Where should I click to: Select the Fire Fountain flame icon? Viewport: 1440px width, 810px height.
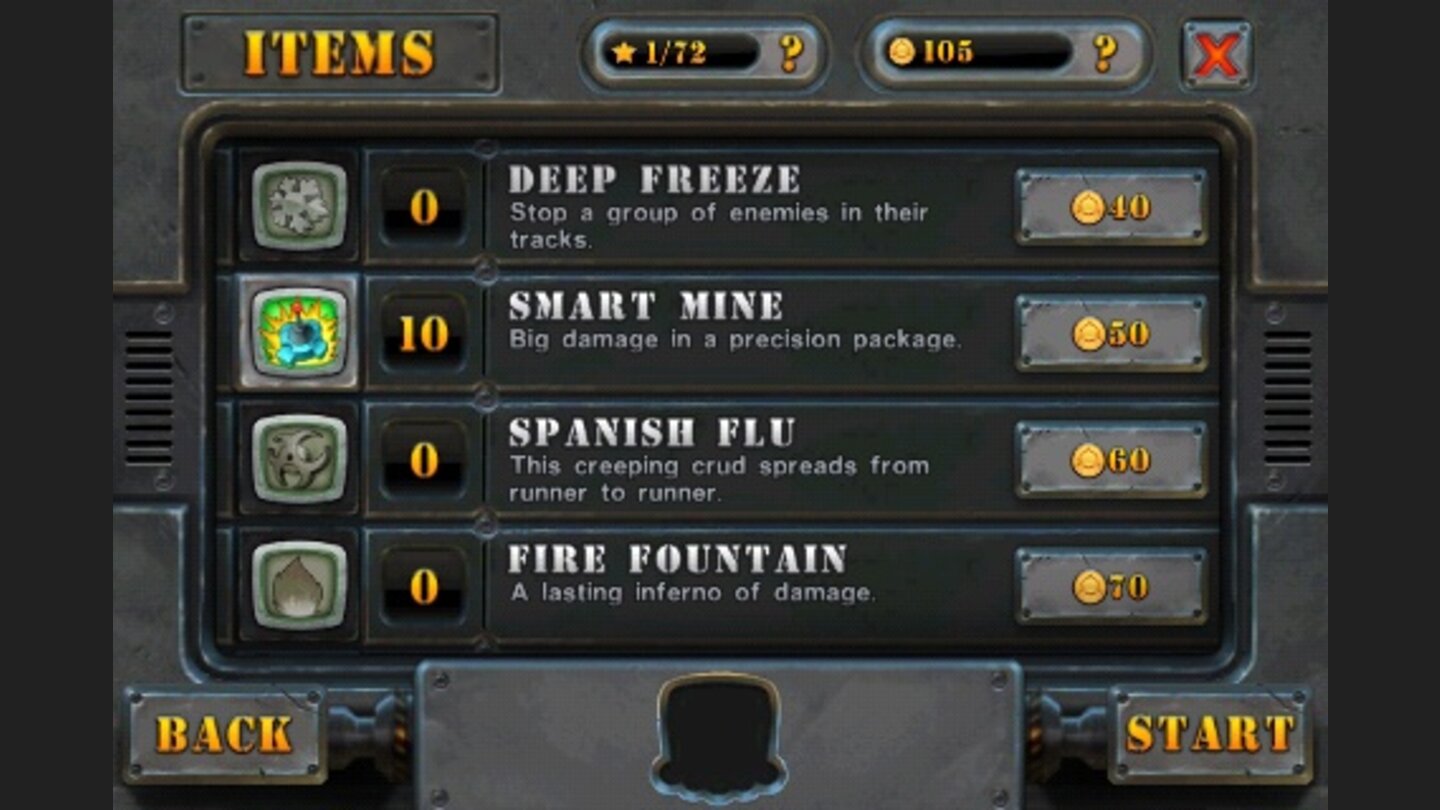click(x=299, y=584)
